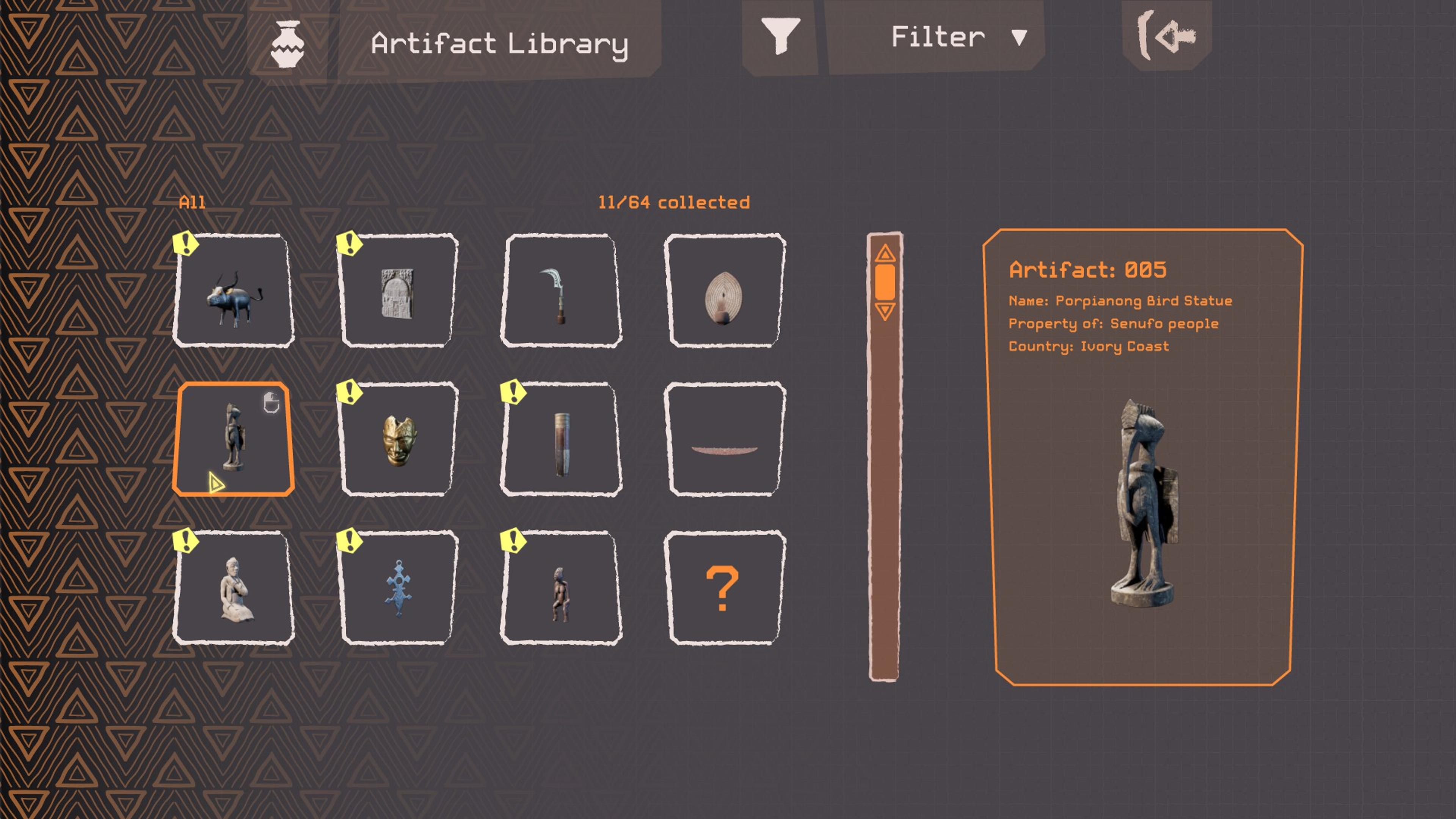The width and height of the screenshot is (1456, 819).
Task: Click the undiscovered question mark tile
Action: coord(725,588)
